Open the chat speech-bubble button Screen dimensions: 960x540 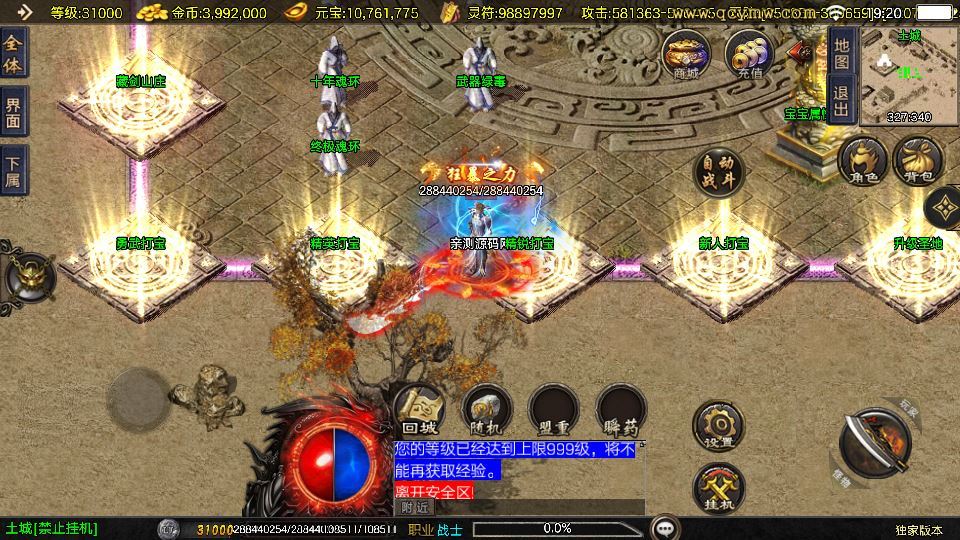[663, 528]
